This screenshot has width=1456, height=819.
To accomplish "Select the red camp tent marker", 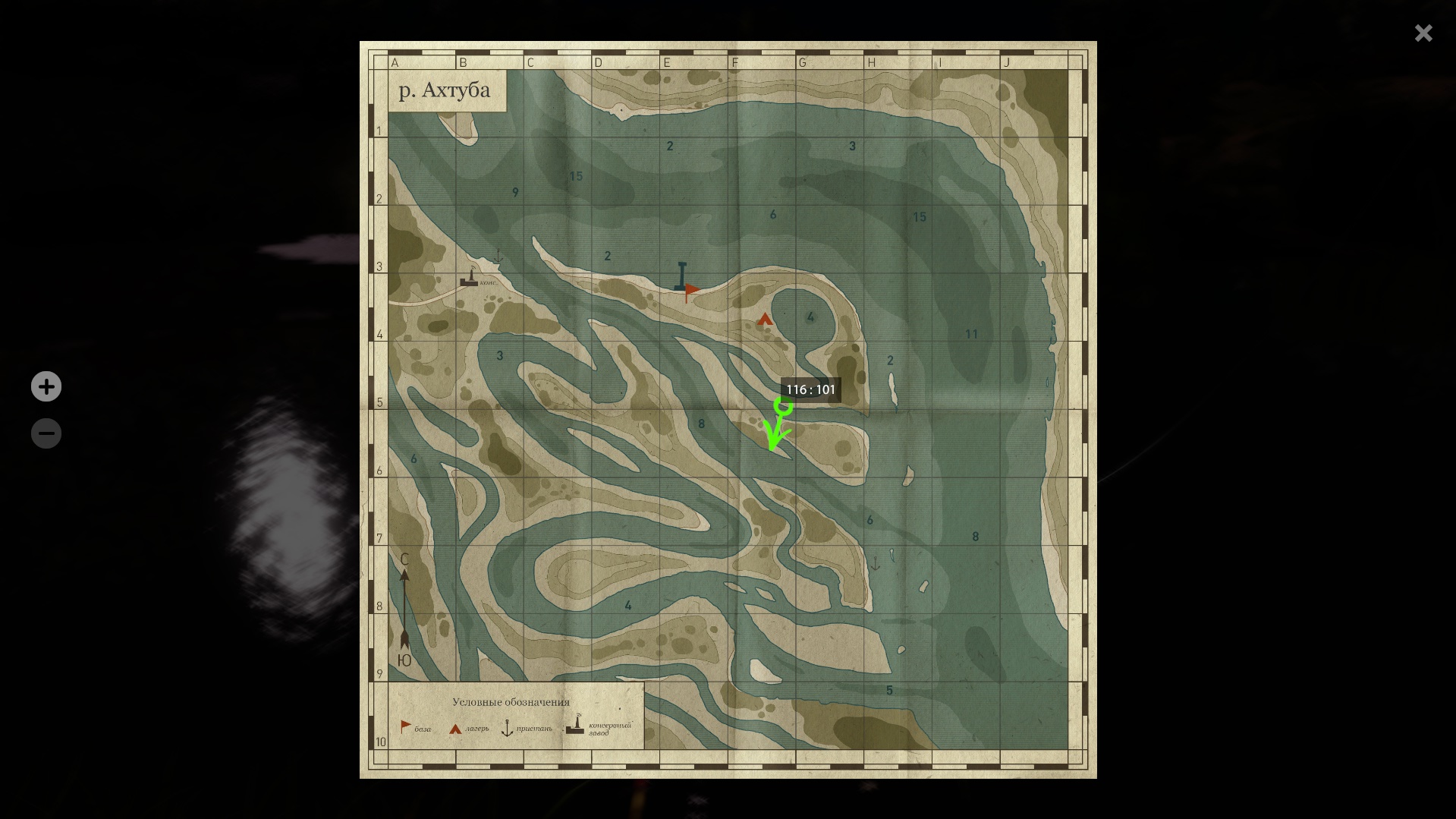I will 765,320.
